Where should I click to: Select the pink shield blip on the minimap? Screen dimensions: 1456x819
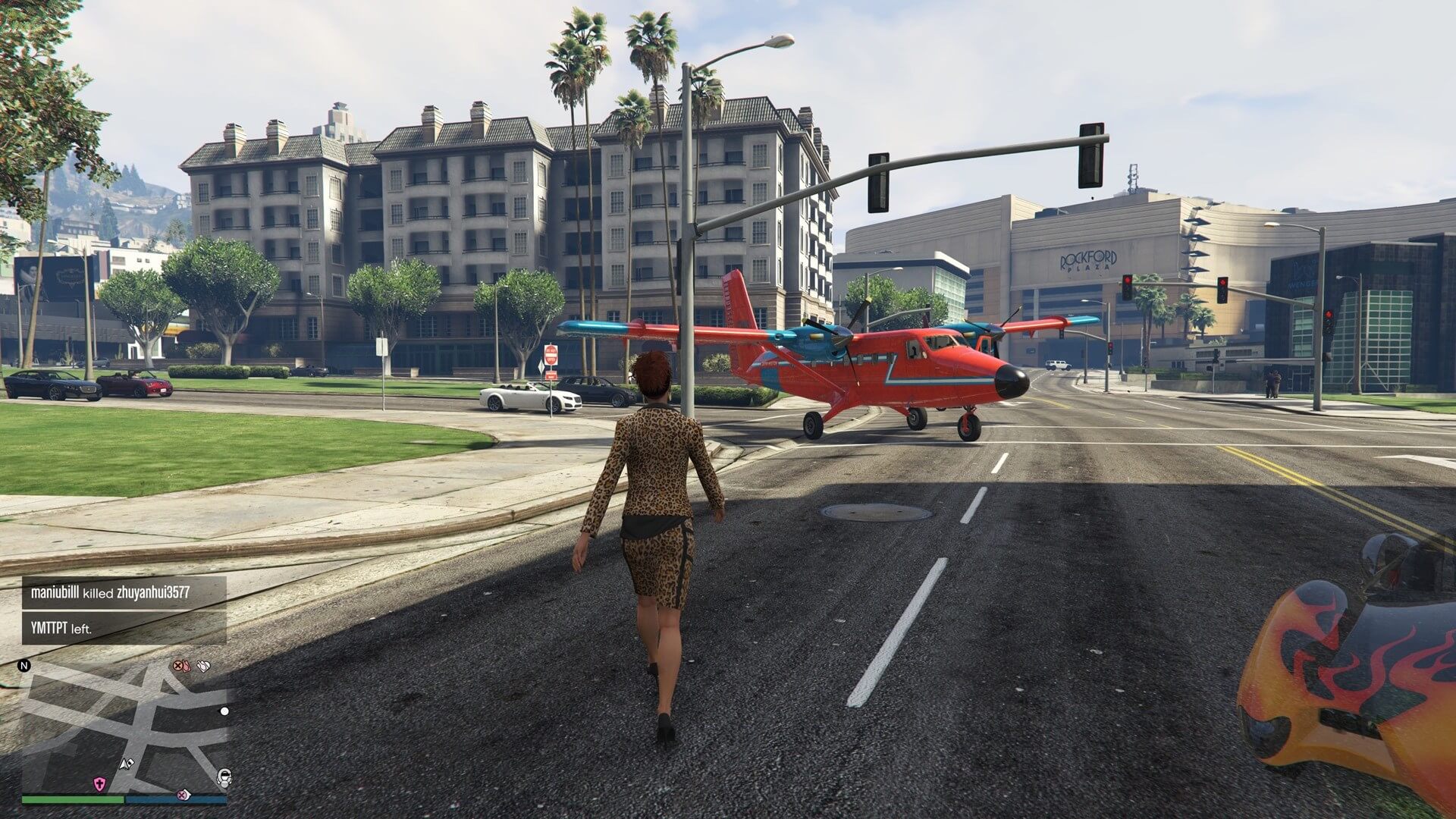(99, 783)
